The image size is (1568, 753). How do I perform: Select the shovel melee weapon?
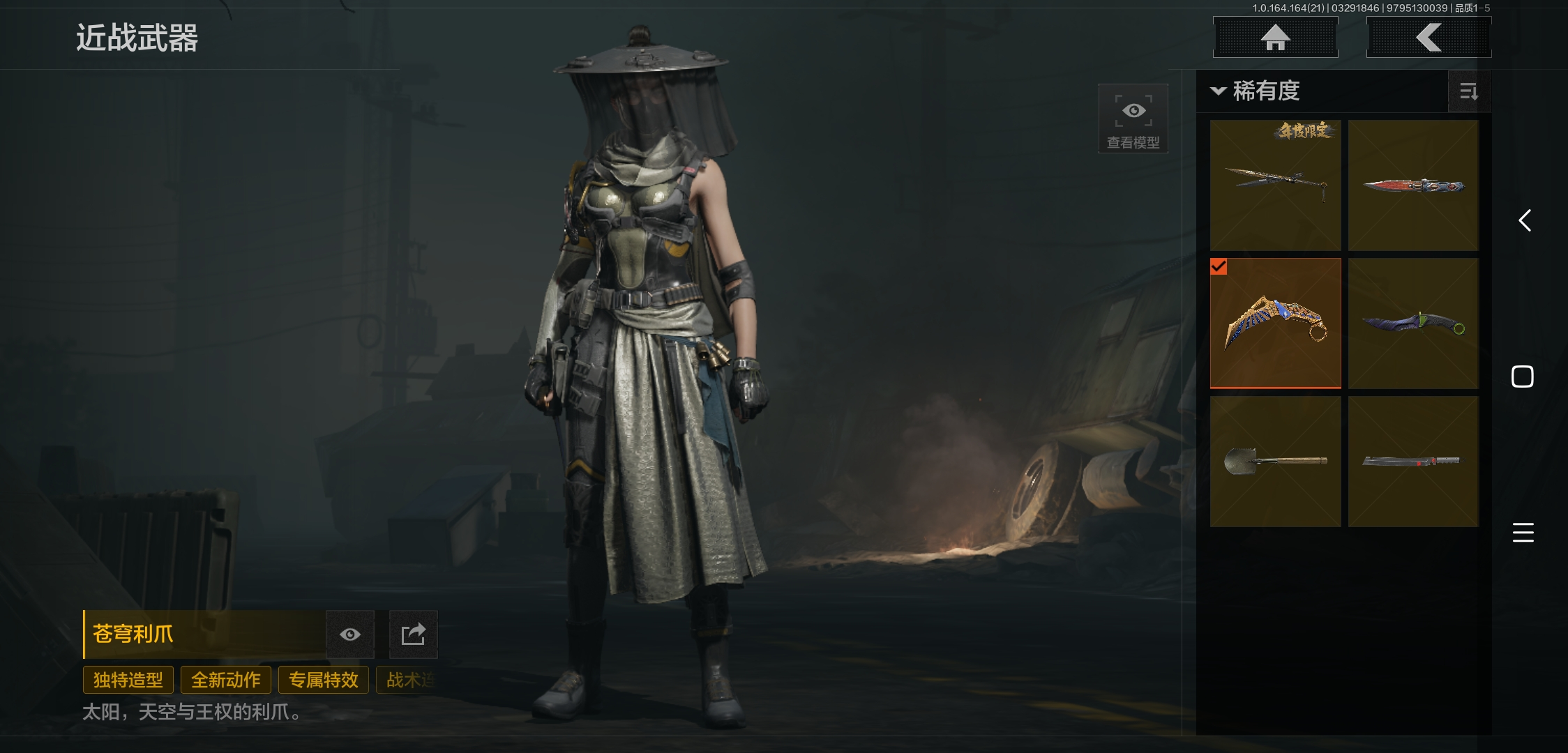(x=1275, y=461)
